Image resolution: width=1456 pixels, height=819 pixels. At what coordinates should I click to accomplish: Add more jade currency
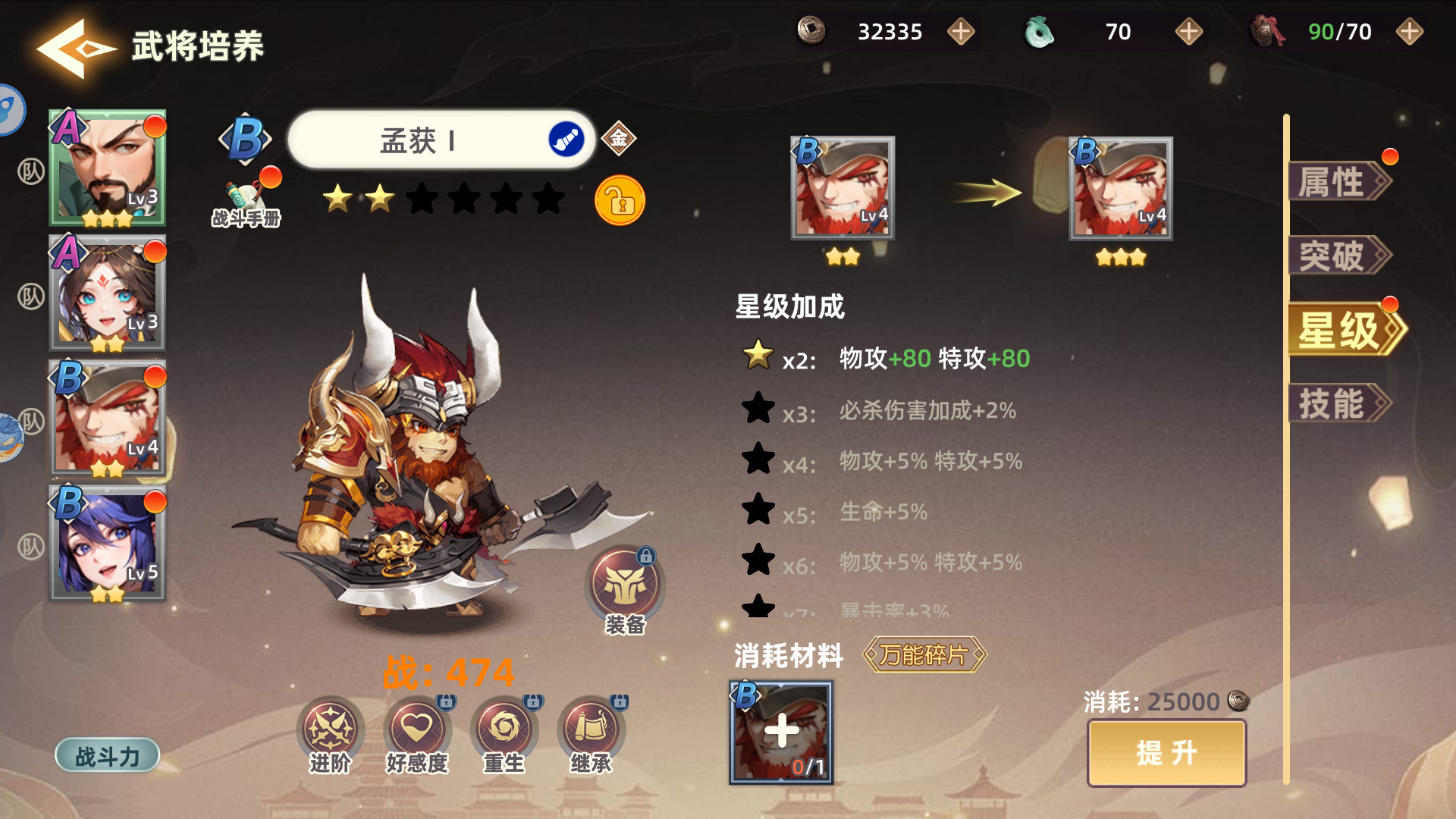(1188, 32)
